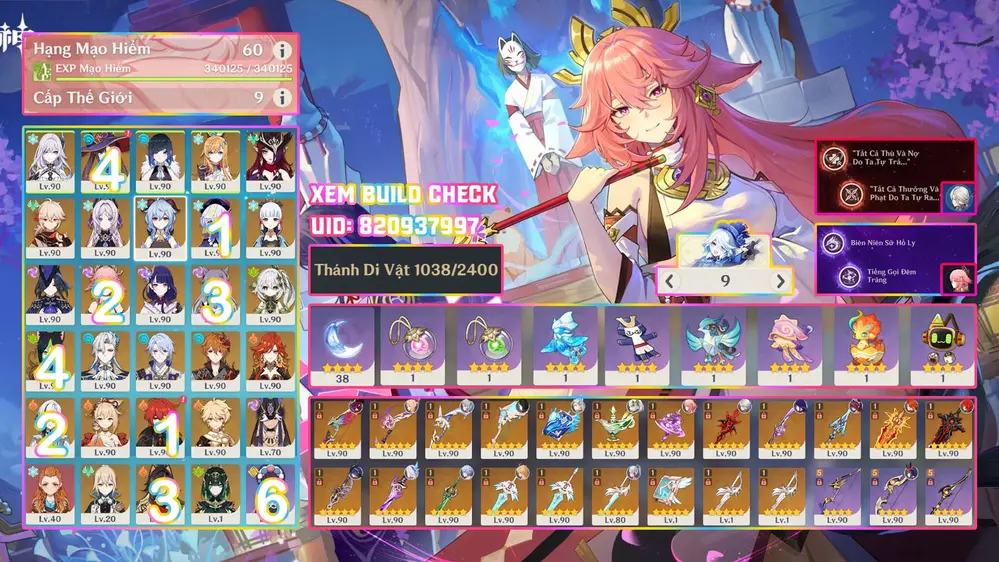Image resolution: width=999 pixels, height=562 pixels.
Task: Go to the previous page with the left arrow
Action: 671,281
